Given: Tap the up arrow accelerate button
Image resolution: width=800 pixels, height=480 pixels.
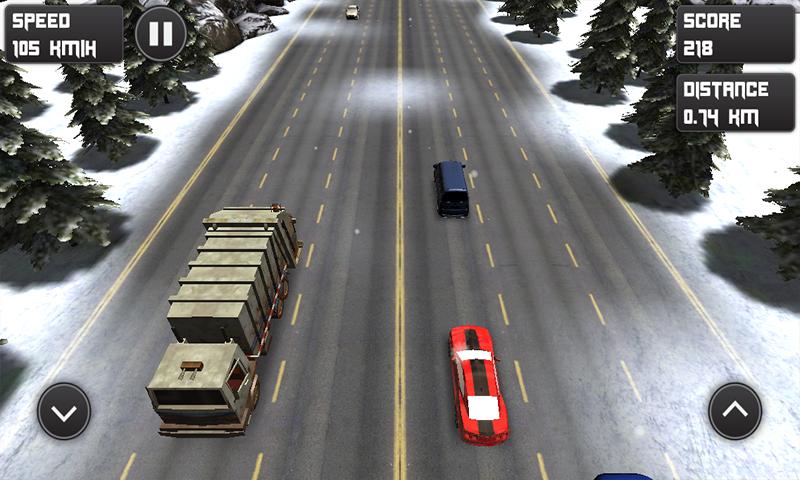Looking at the screenshot, I should [x=735, y=410].
